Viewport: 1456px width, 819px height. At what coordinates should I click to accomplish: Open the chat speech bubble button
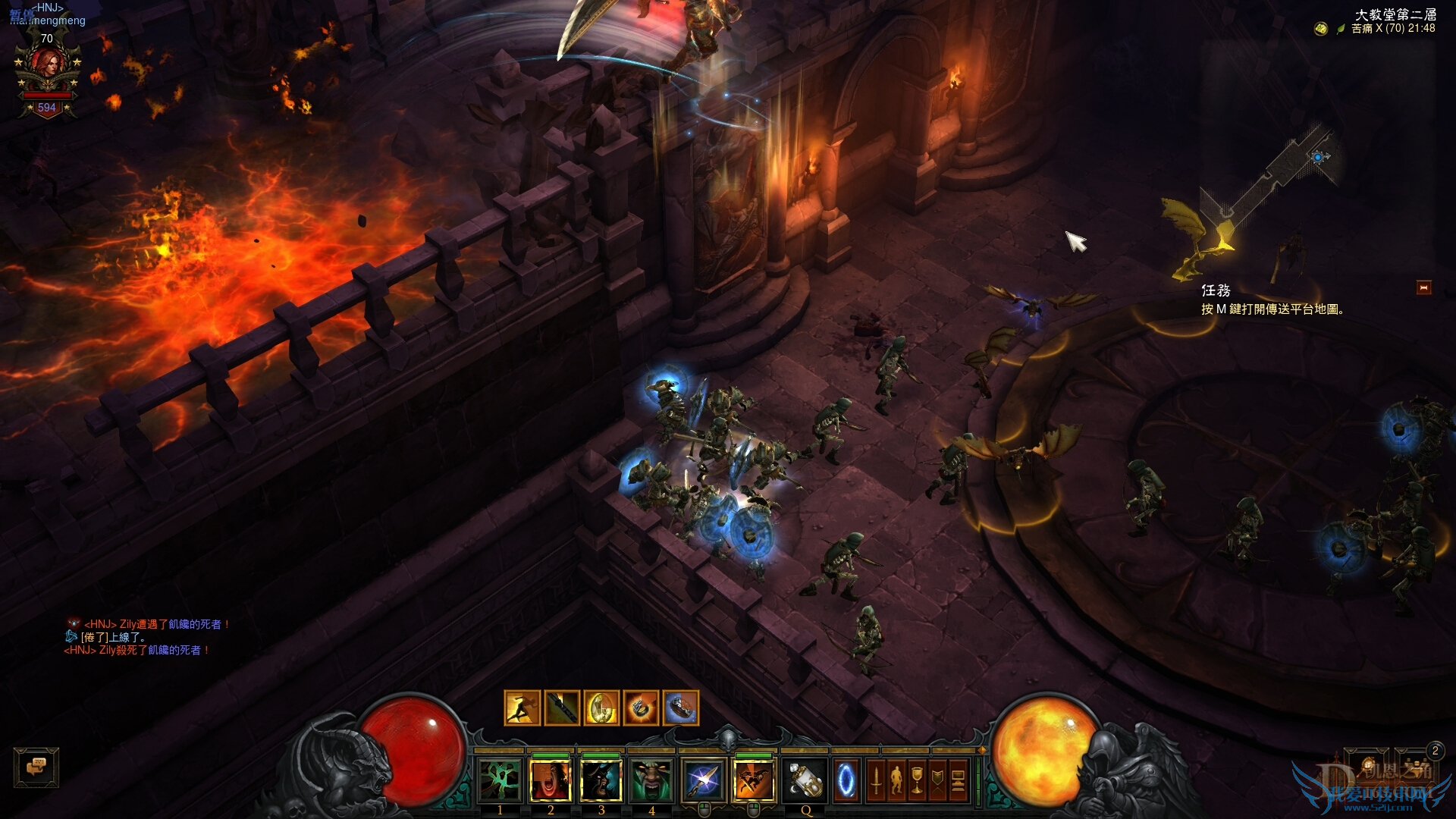coord(36,767)
